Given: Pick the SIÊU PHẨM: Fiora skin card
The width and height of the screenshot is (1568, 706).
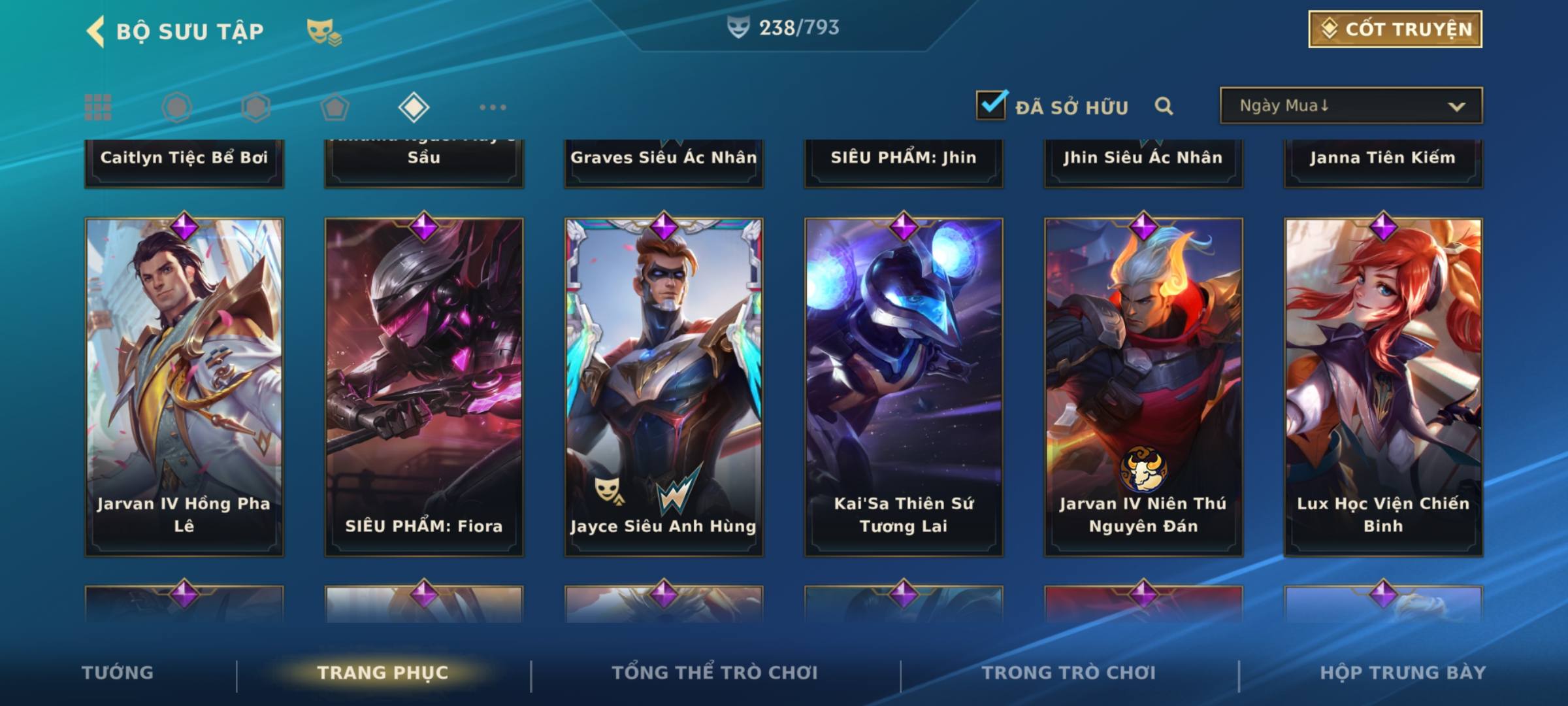Looking at the screenshot, I should pyautogui.click(x=424, y=387).
